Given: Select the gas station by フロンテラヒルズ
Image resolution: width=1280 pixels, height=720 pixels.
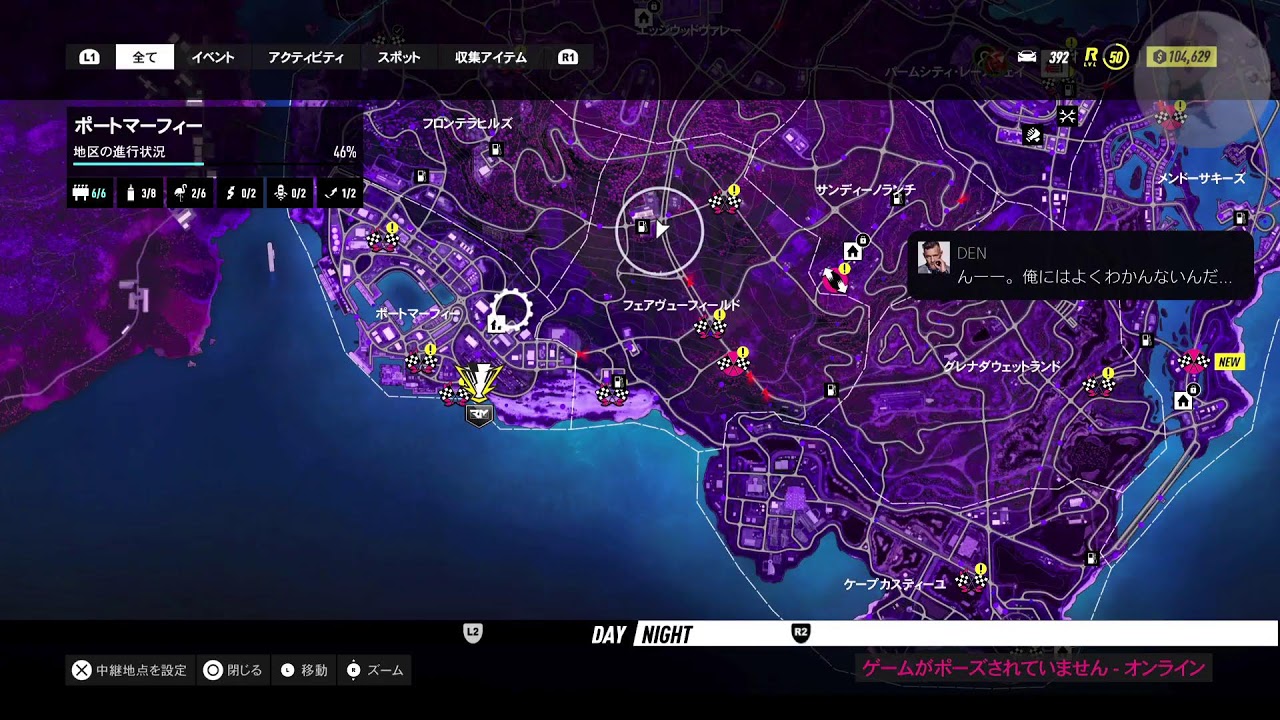Looking at the screenshot, I should [494, 149].
